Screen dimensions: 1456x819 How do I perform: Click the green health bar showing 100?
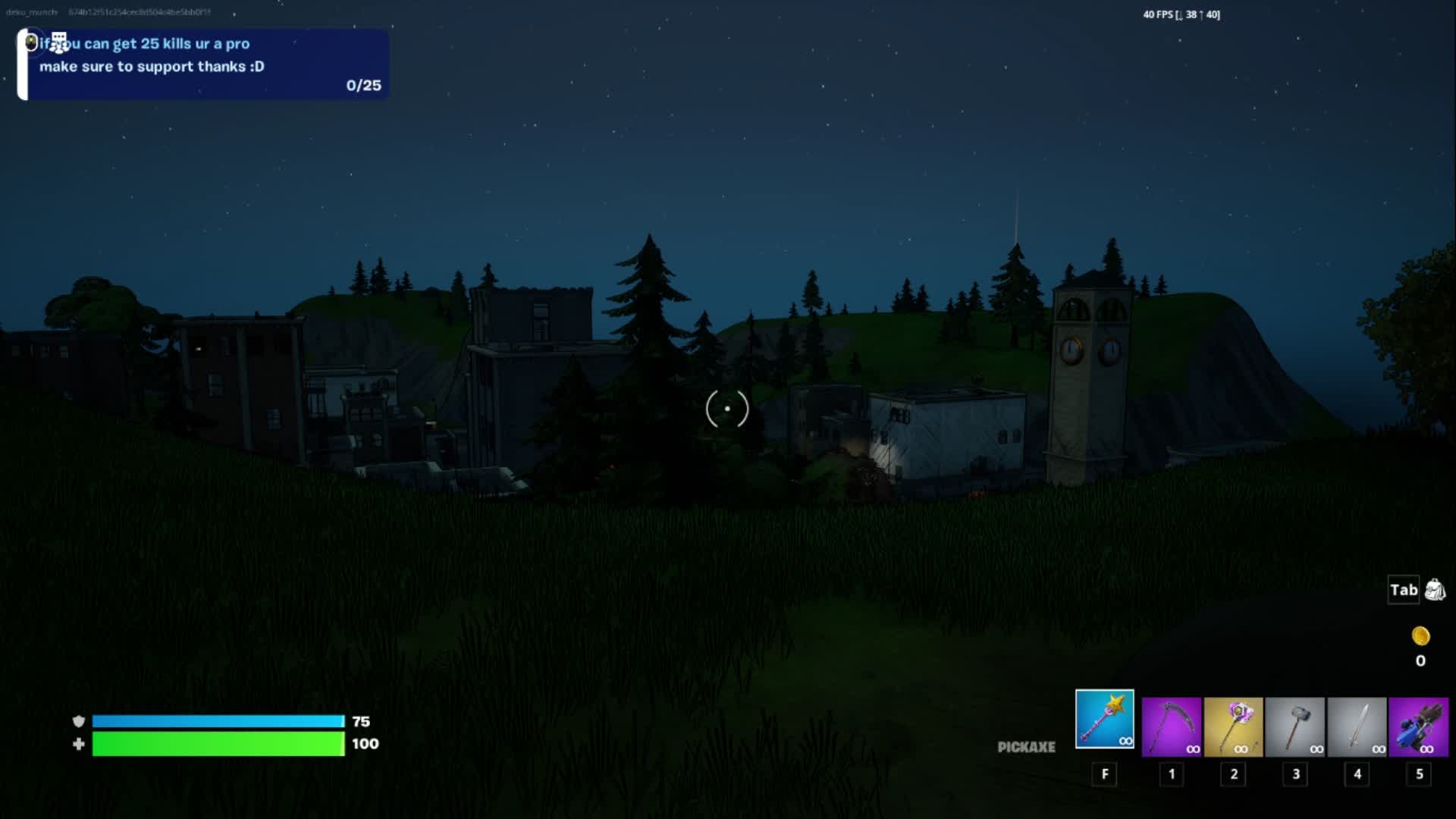[x=218, y=744]
